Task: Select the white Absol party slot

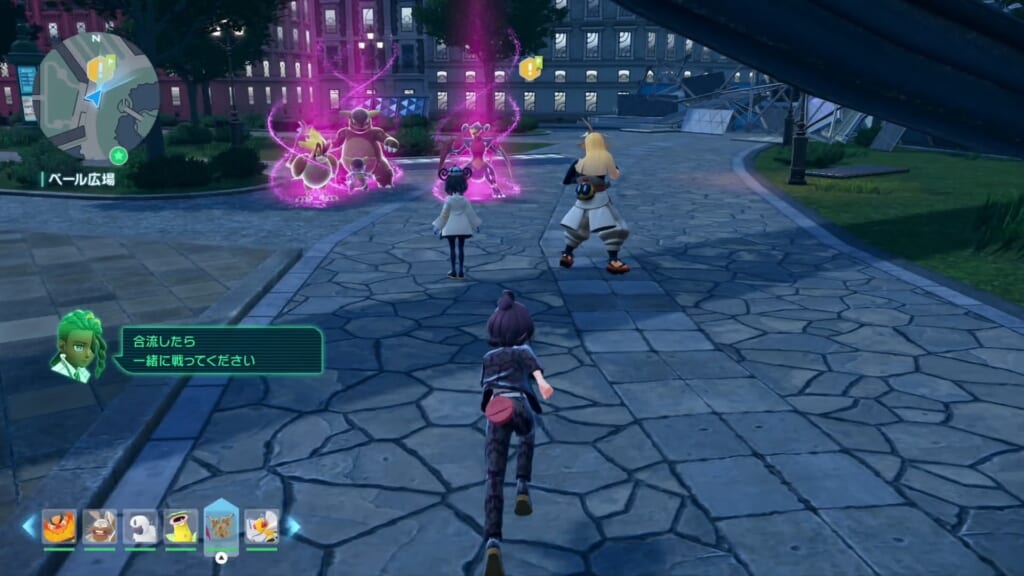Action: (x=140, y=526)
